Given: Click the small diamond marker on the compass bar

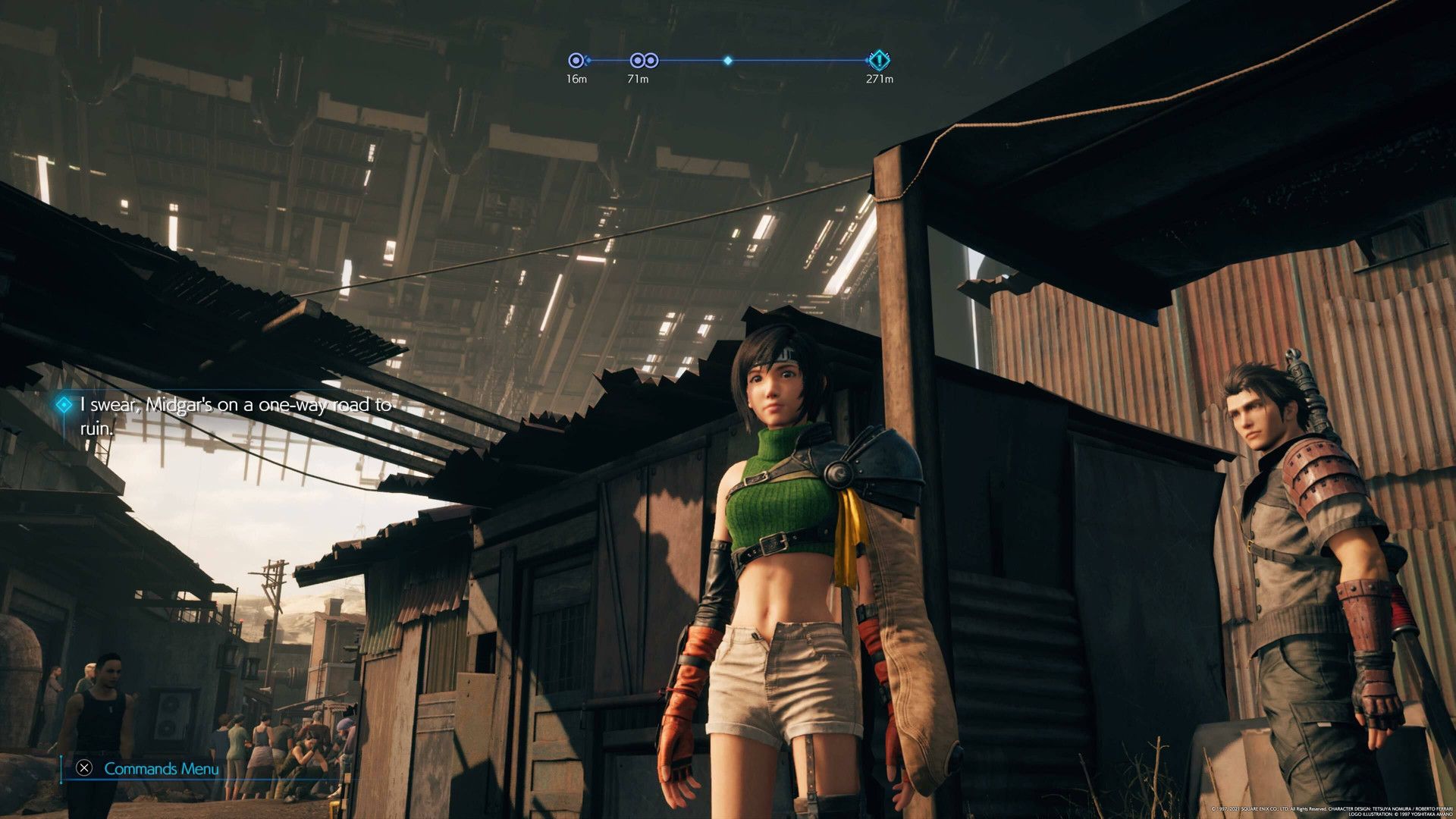Looking at the screenshot, I should tap(727, 61).
